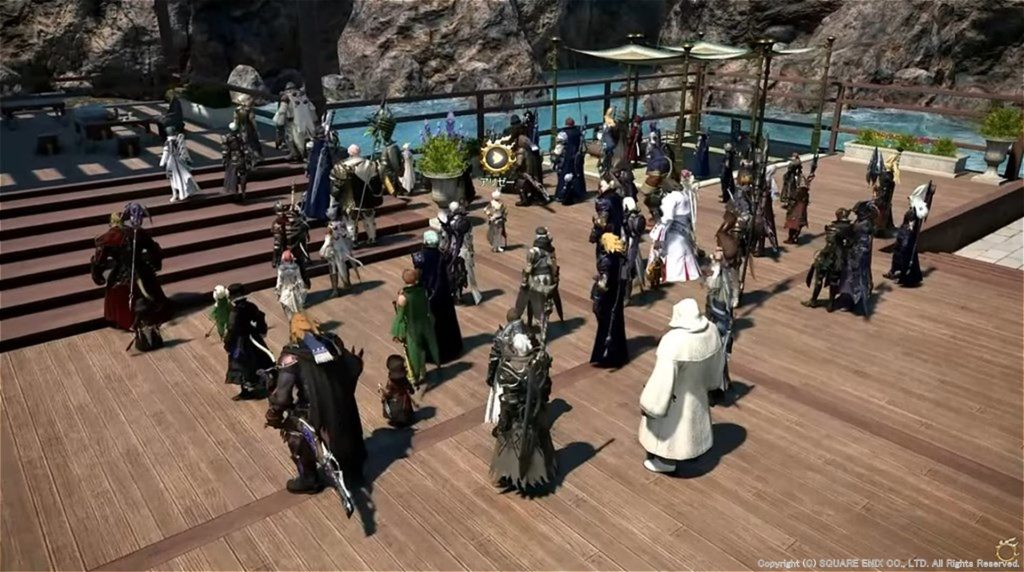This screenshot has height=572, width=1024.
Task: Click the golden quest marker above アリゼー
Action: click(x=497, y=158)
